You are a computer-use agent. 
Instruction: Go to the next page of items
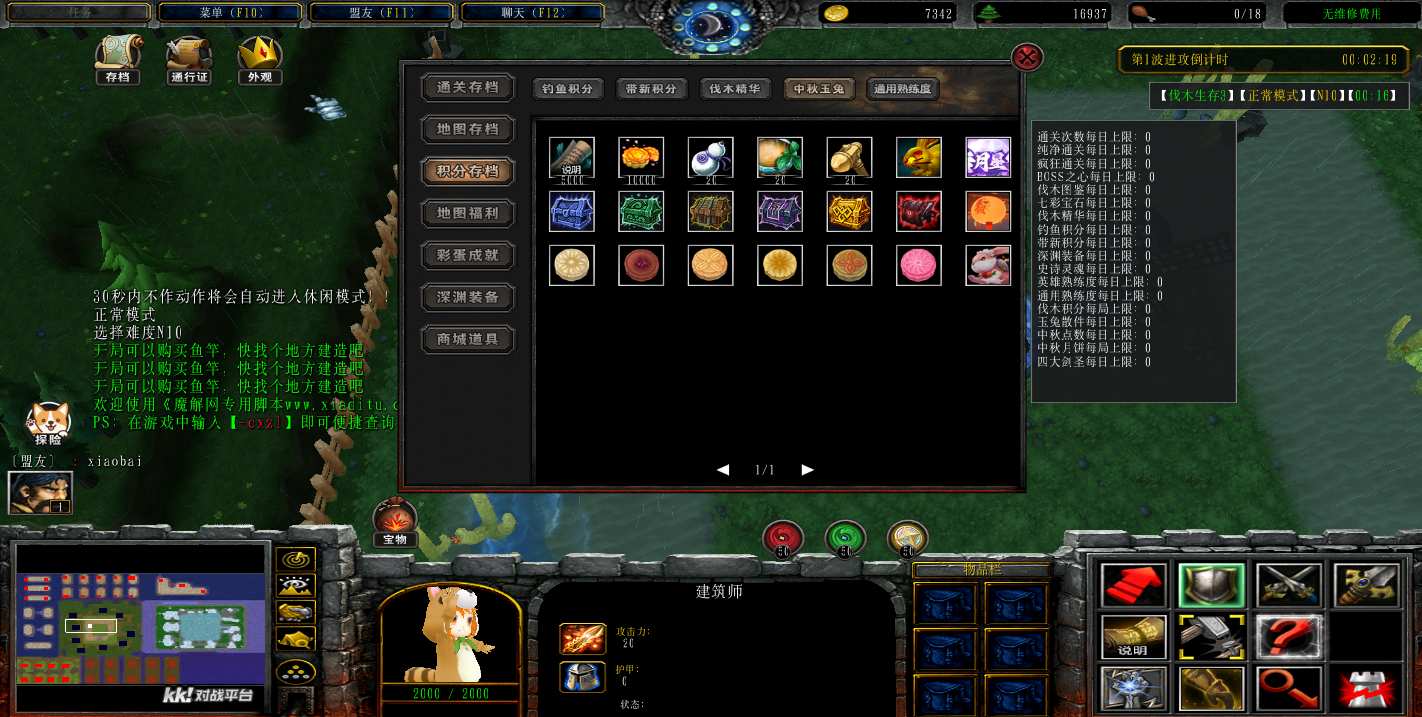coord(808,470)
